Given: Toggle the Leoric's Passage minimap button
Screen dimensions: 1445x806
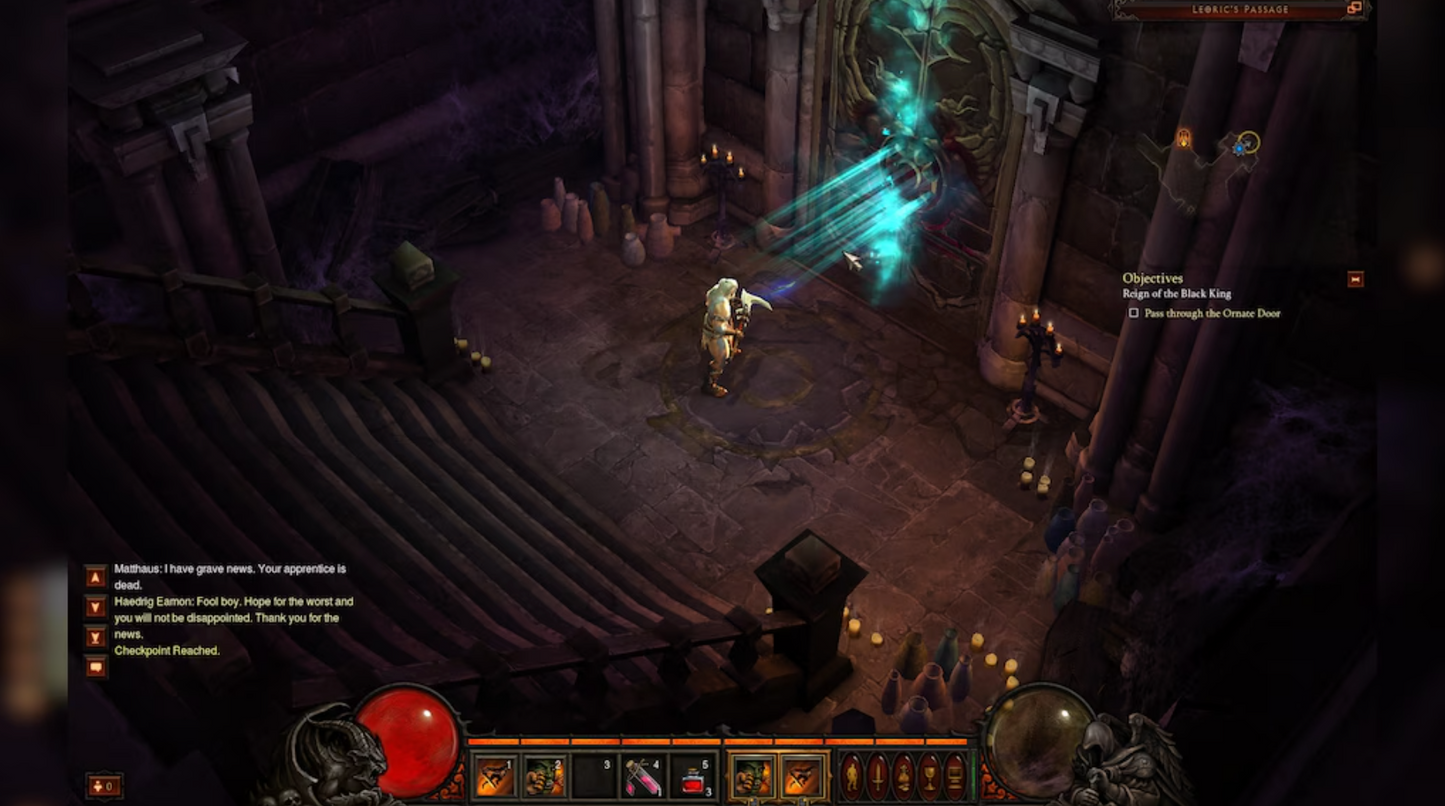Looking at the screenshot, I should [1354, 9].
